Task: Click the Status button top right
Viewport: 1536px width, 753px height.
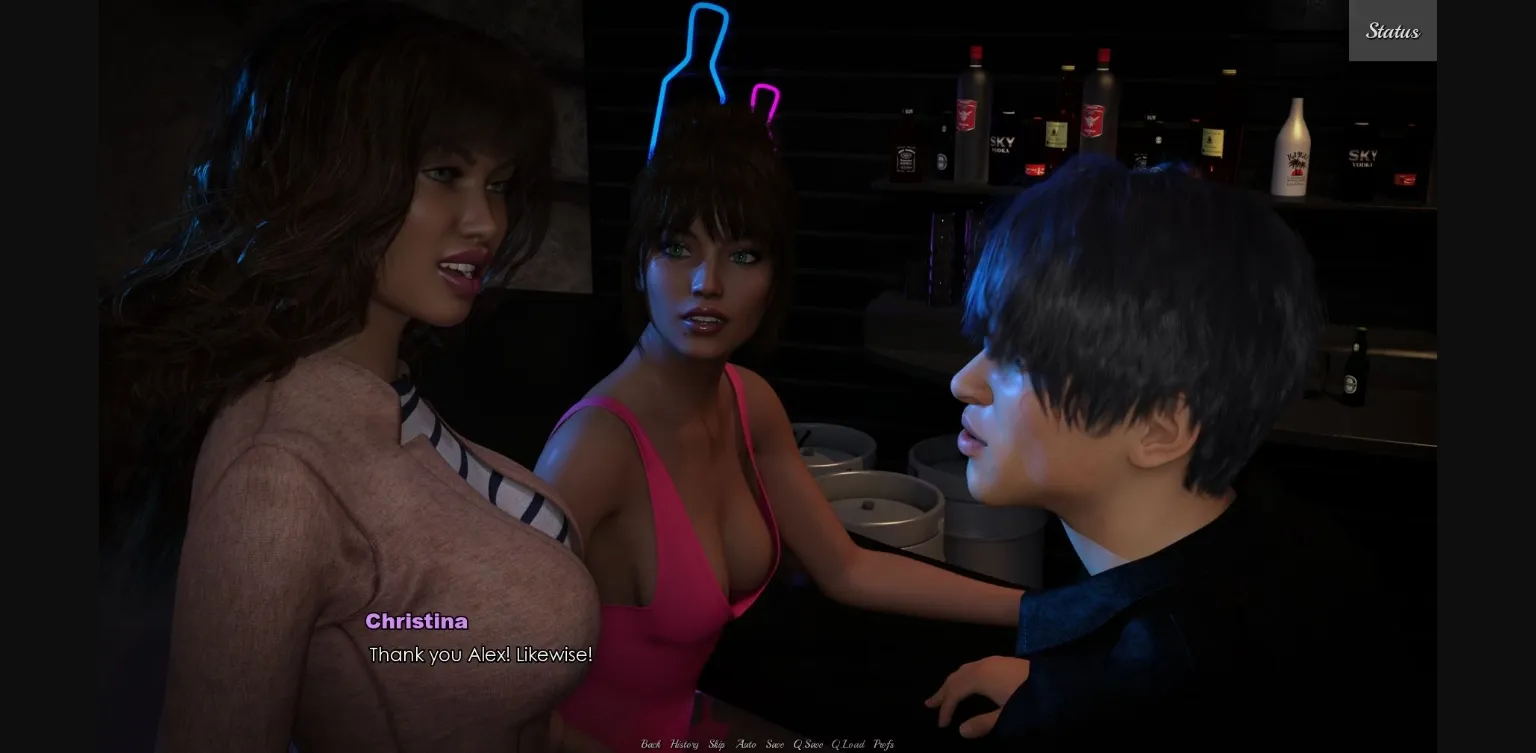Action: [x=1392, y=30]
